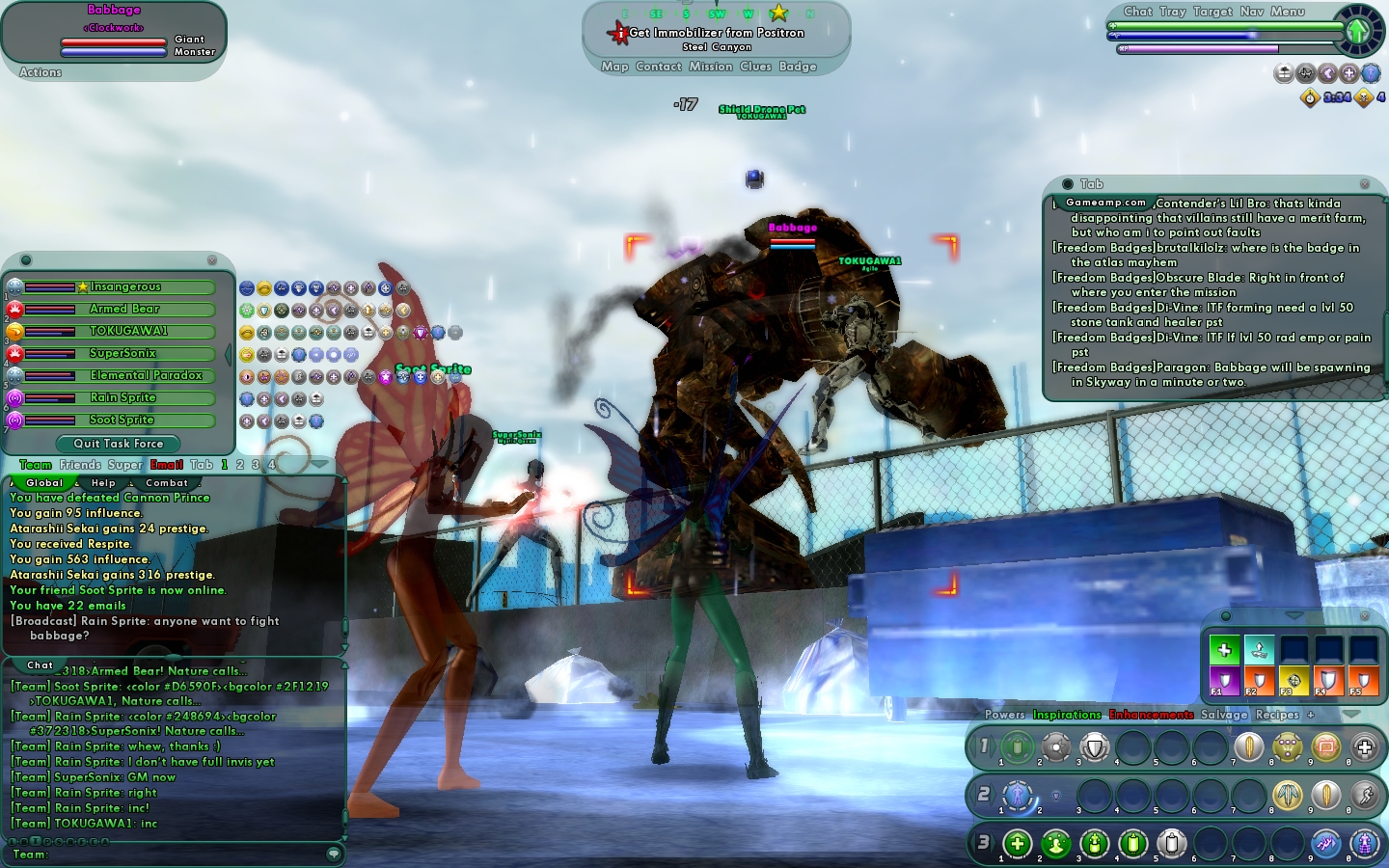This screenshot has width=1389, height=868.
Task: Select teammate Elemental Paradox
Action: pyautogui.click(x=146, y=375)
